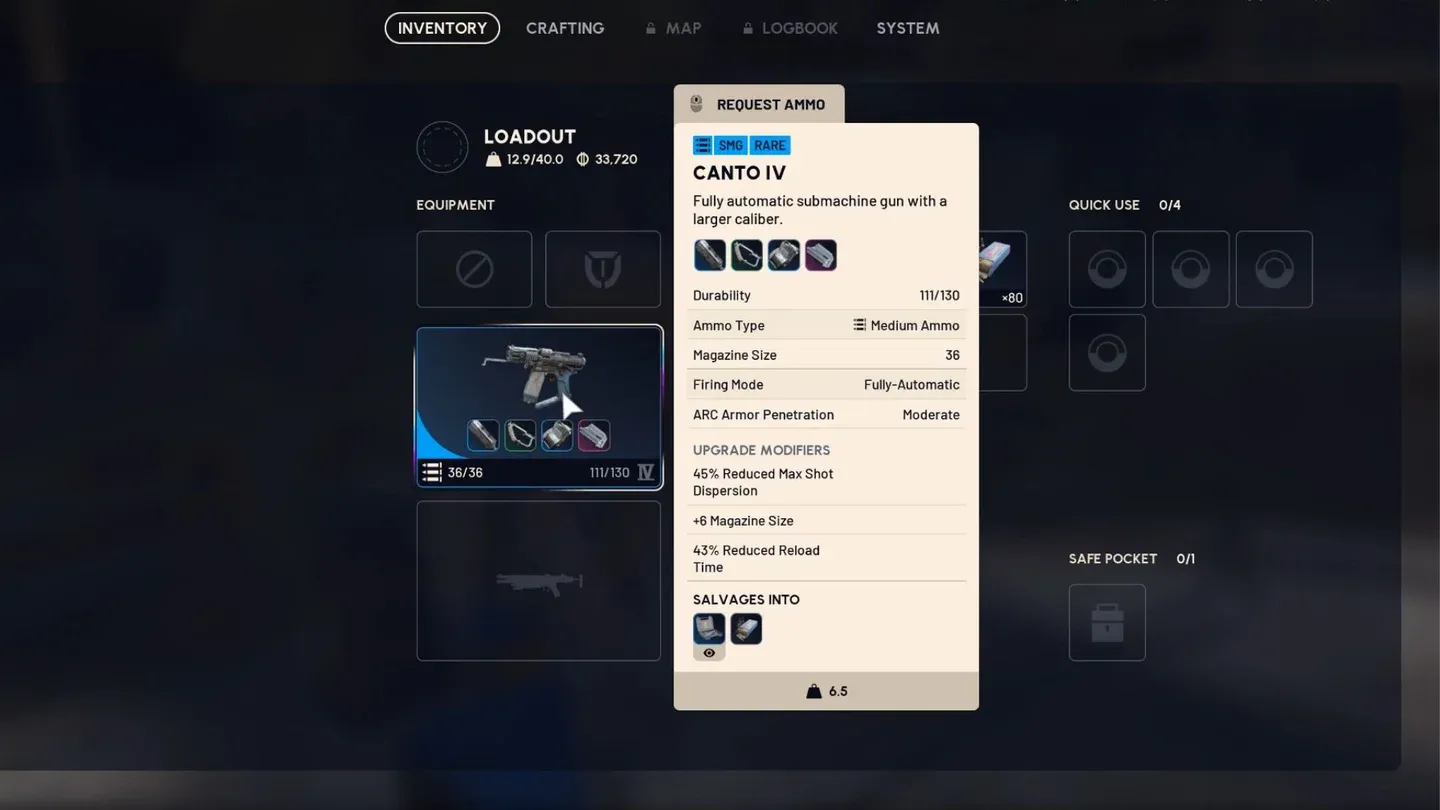Click the purple magazine attachment icon on the tooltip

click(x=820, y=255)
